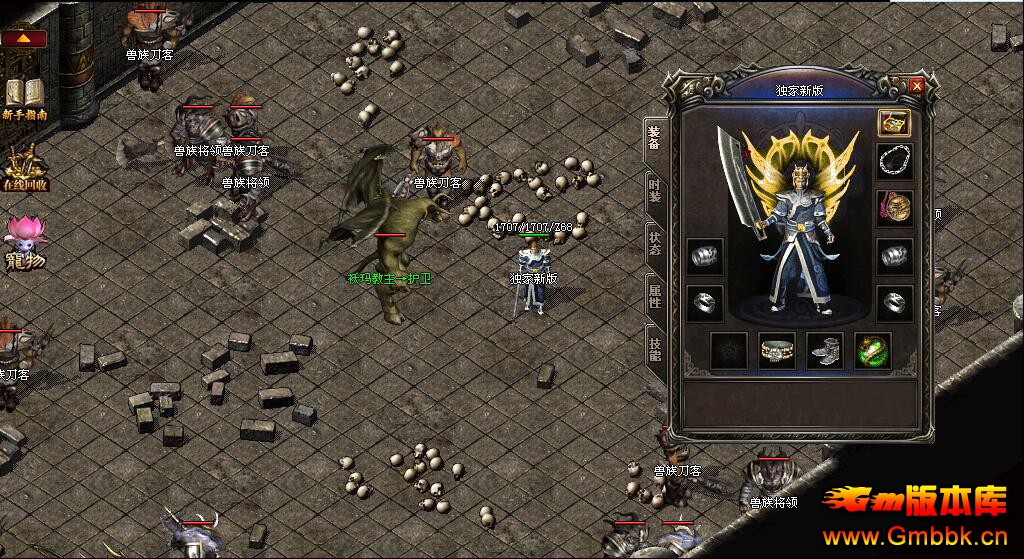Collapse the side menu with the arrow button
Viewport: 1024px width, 559px height.
[25, 39]
